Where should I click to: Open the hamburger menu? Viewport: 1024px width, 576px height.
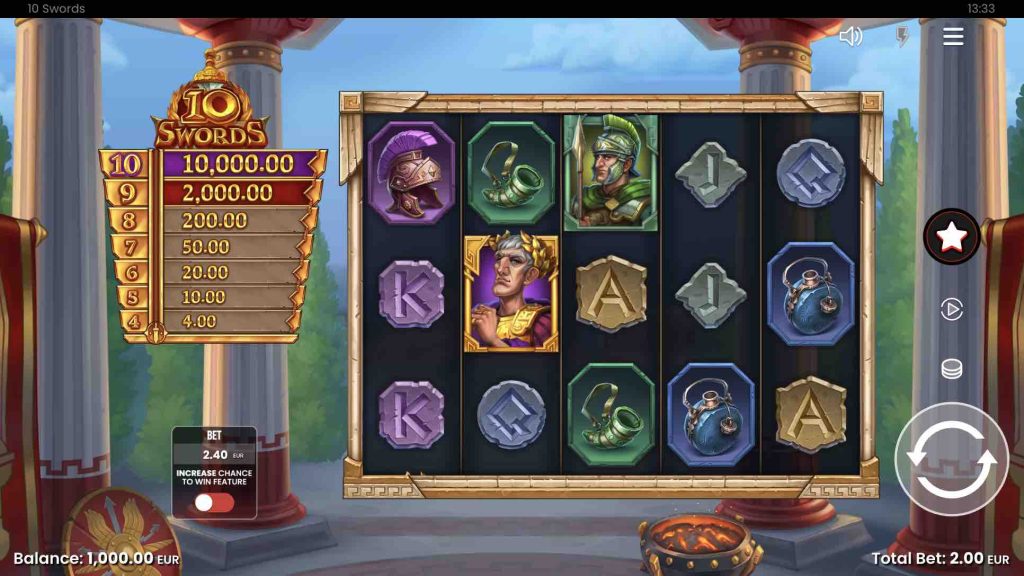tap(953, 37)
